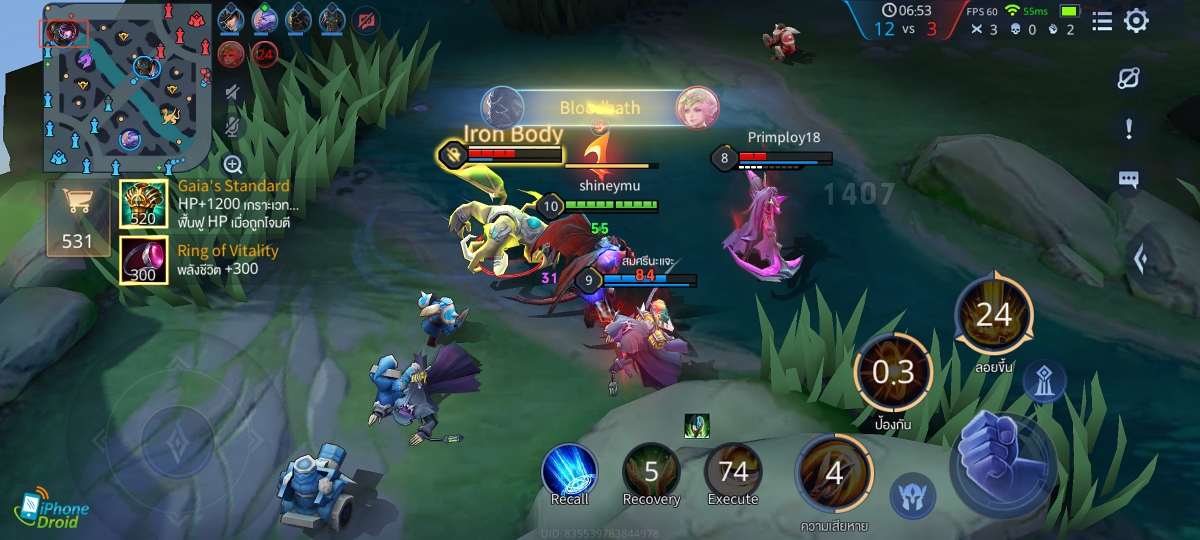1200x540 pixels.
Task: Activate the Recall spell
Action: (x=569, y=472)
